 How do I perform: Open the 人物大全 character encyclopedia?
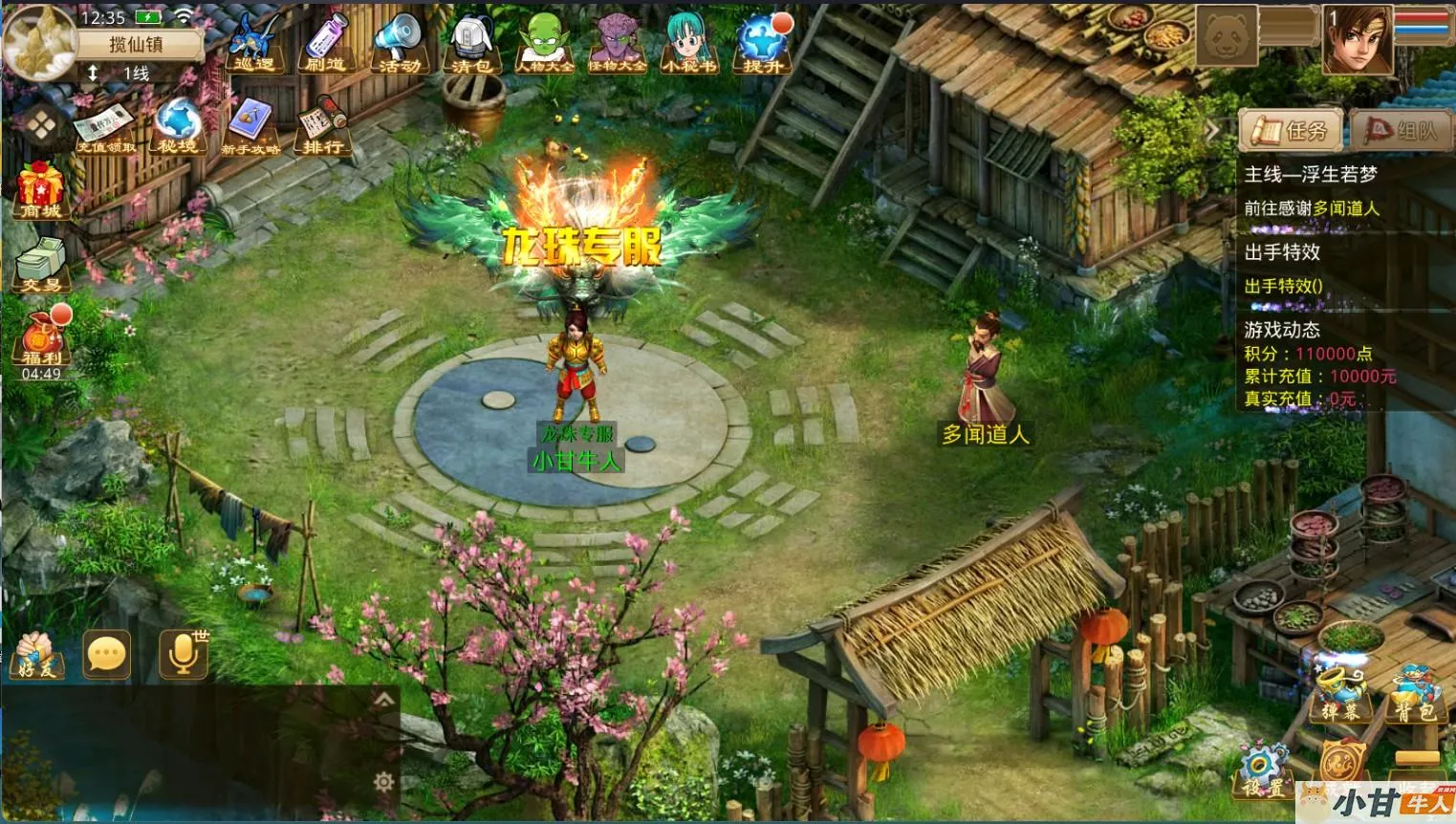click(x=545, y=44)
